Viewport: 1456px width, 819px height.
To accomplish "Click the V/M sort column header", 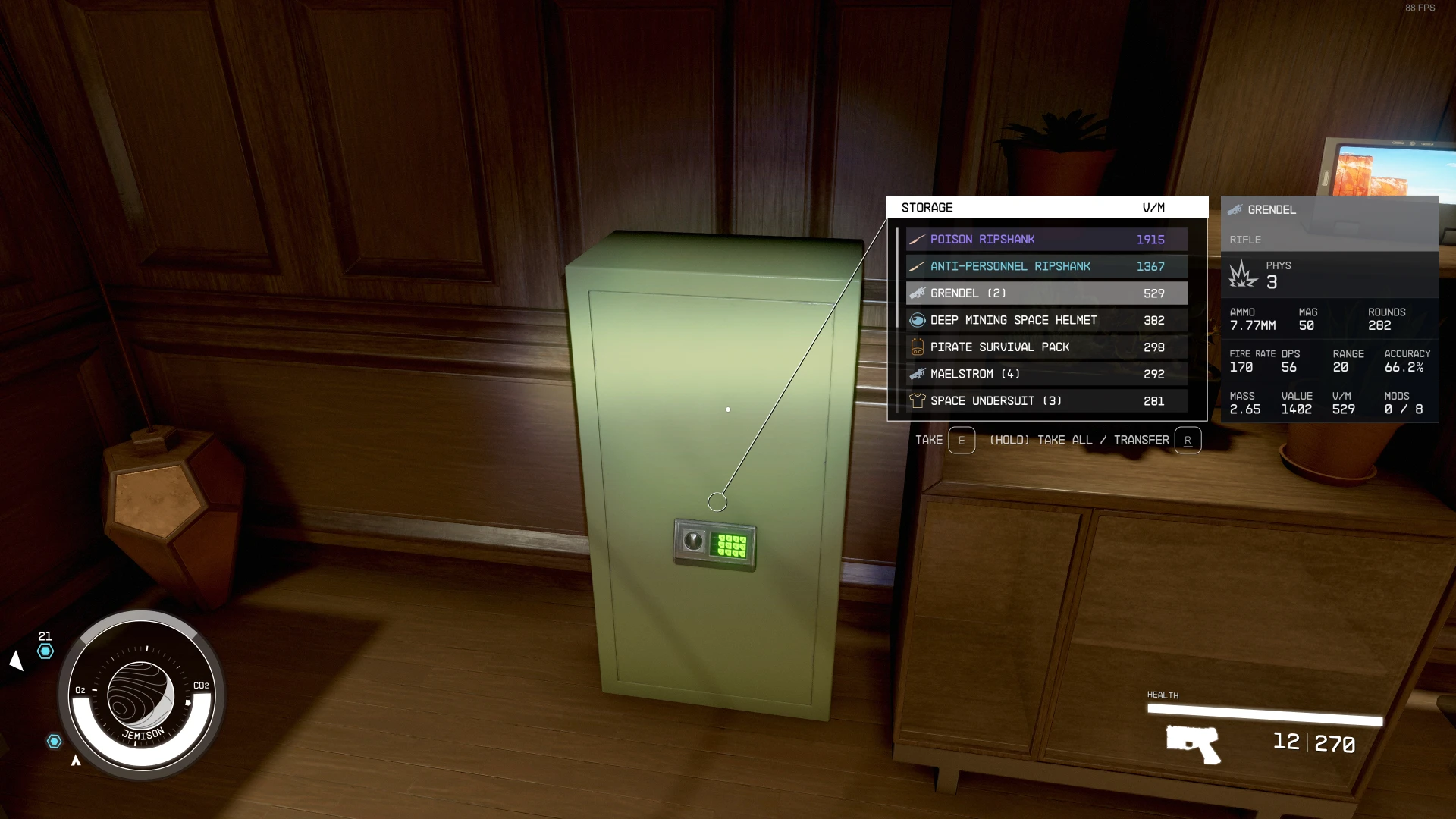I will tap(1153, 208).
